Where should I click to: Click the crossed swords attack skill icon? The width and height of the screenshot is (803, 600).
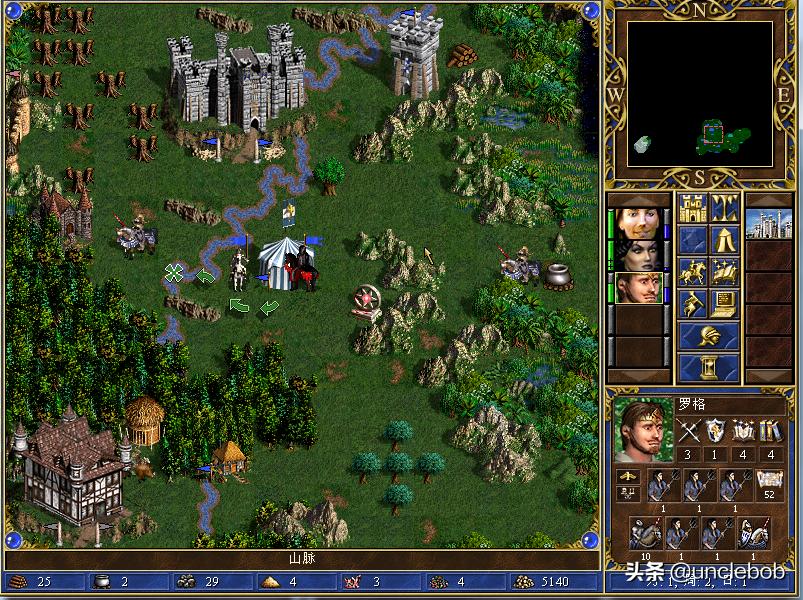[x=688, y=431]
